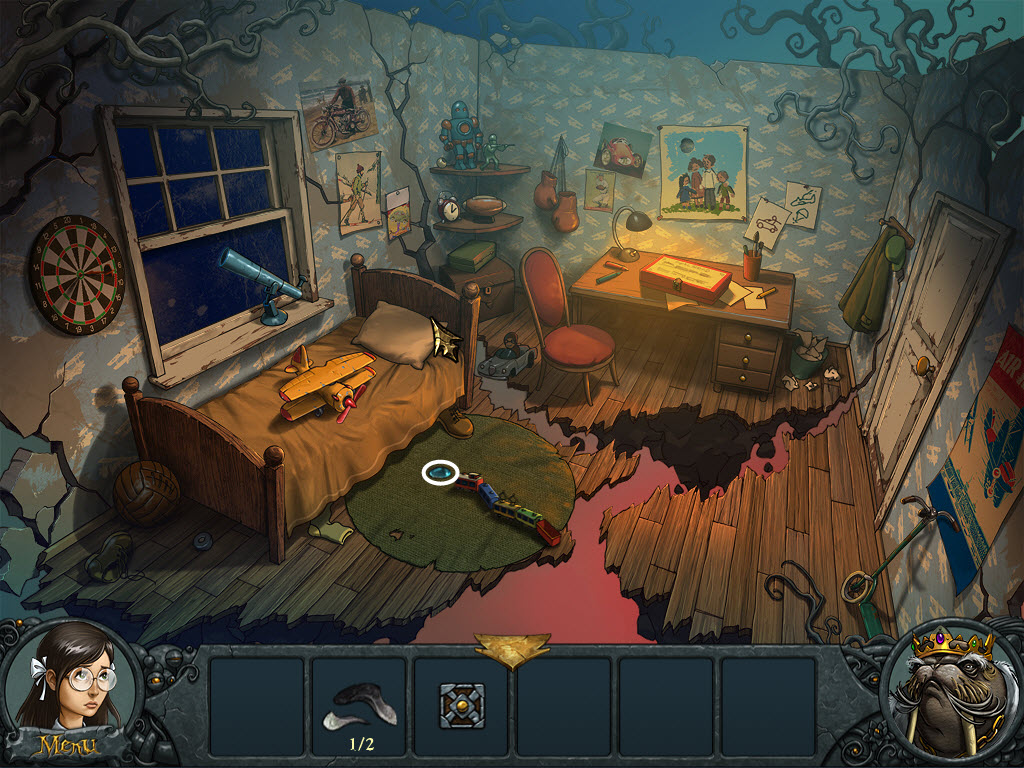Open the Menu button

(66, 745)
